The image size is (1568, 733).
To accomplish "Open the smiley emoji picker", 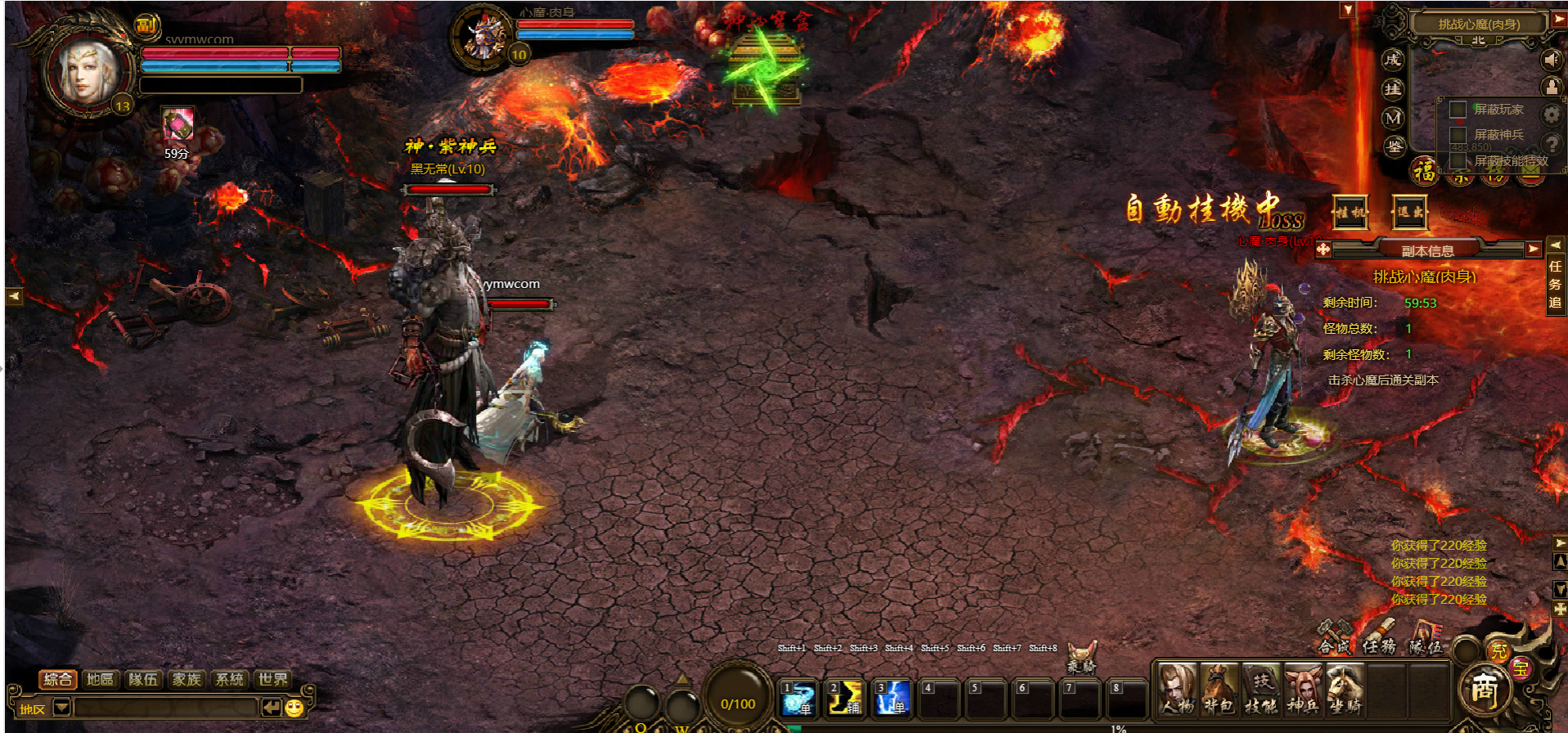I will click(x=294, y=708).
